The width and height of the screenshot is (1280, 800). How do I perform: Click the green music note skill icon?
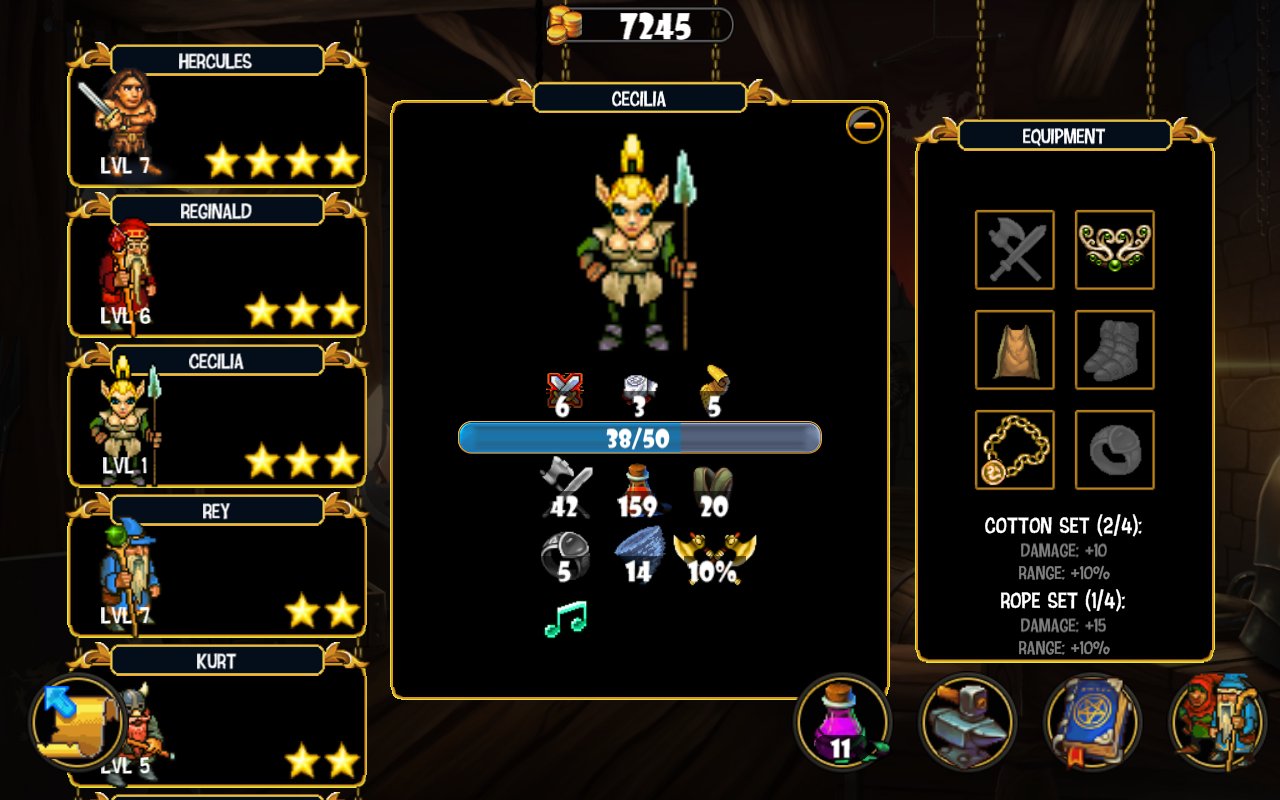(x=565, y=619)
